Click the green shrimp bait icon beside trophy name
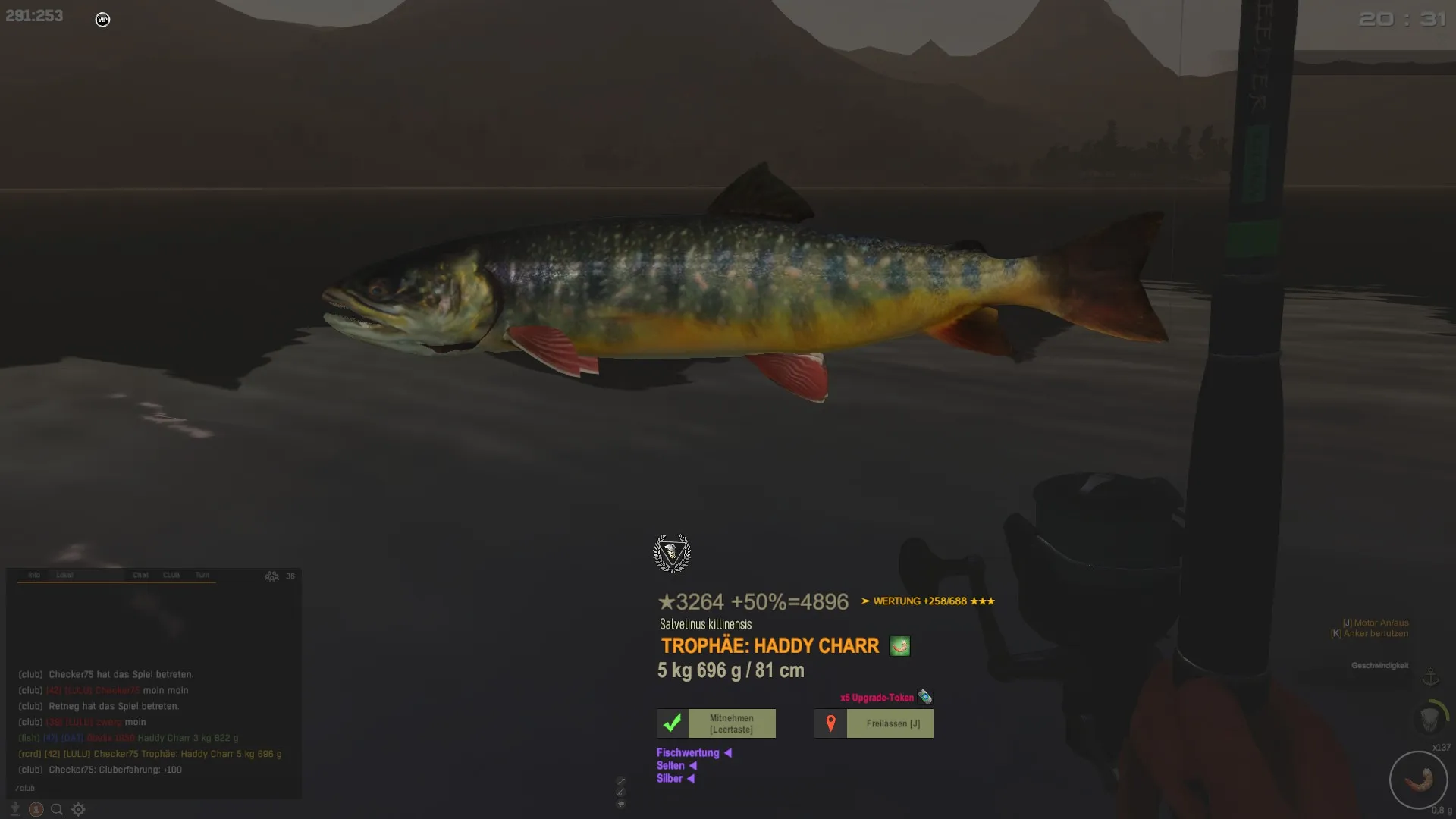 tap(899, 646)
